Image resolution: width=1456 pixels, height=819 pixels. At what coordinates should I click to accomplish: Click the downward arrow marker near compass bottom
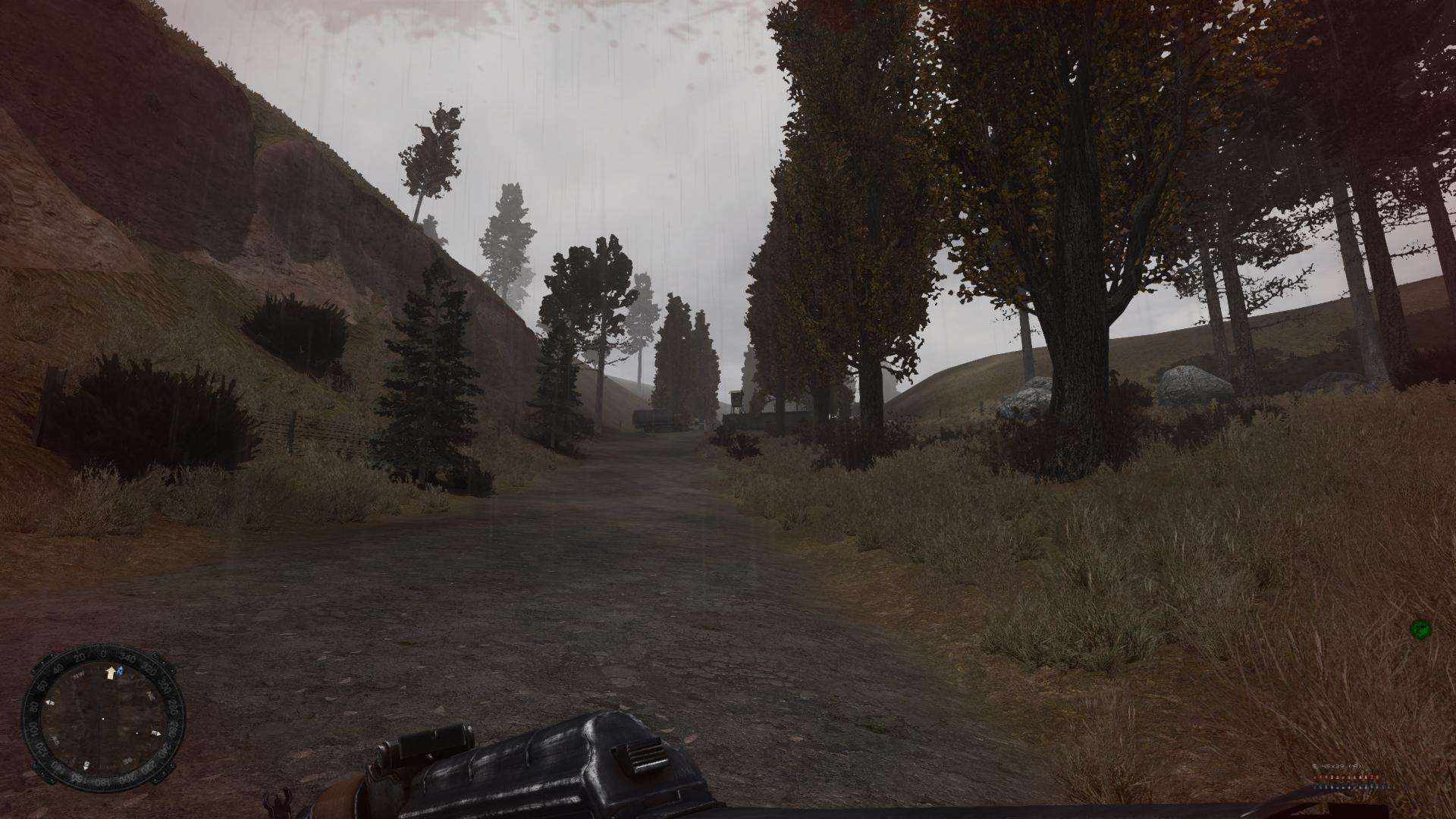86,767
